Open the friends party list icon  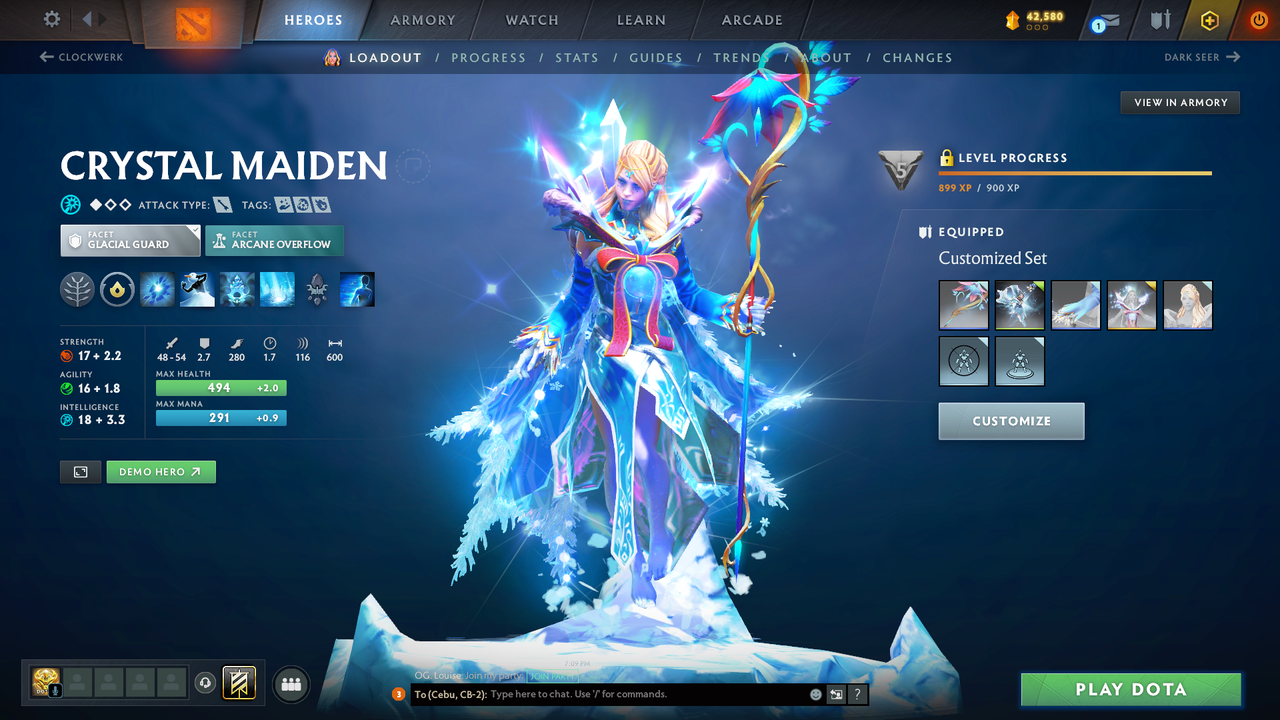coord(290,684)
